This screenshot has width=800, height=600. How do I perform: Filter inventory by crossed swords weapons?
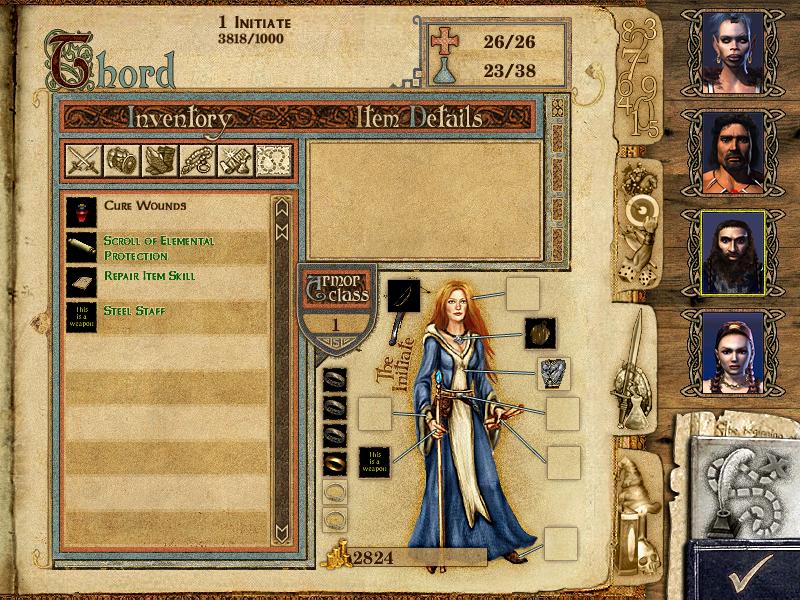pyautogui.click(x=81, y=161)
